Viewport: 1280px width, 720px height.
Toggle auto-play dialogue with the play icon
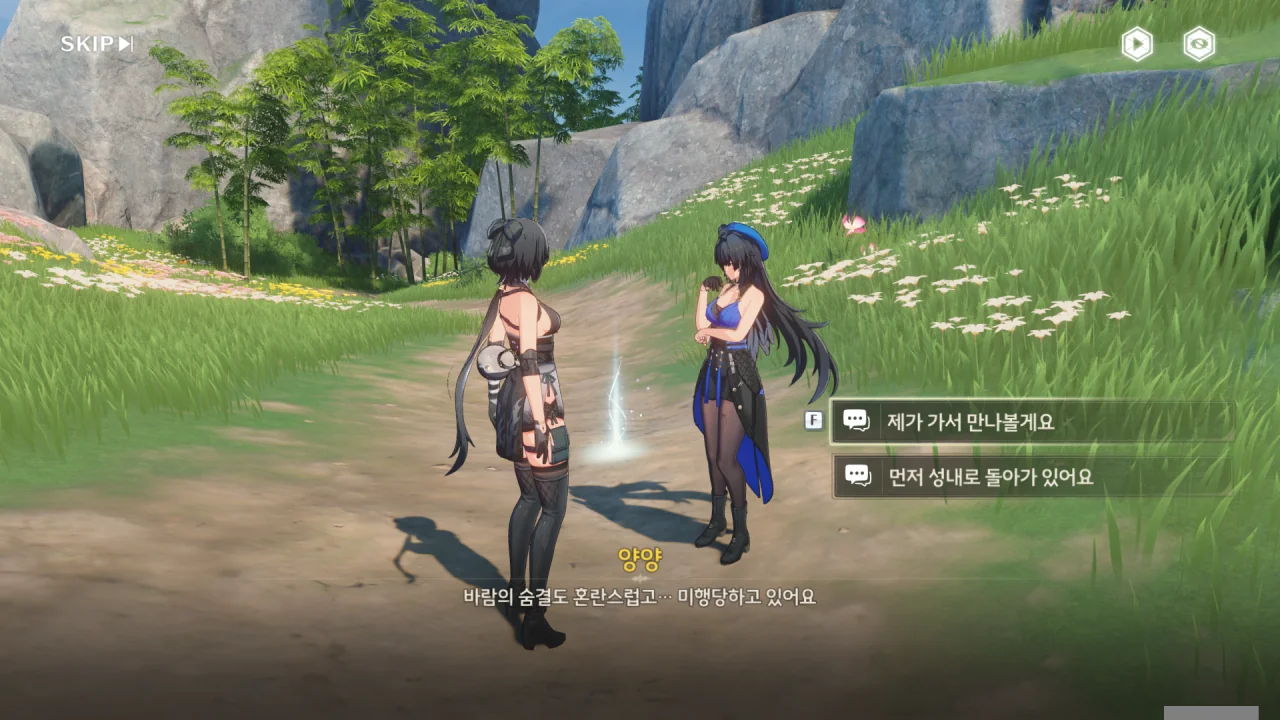coord(1137,44)
